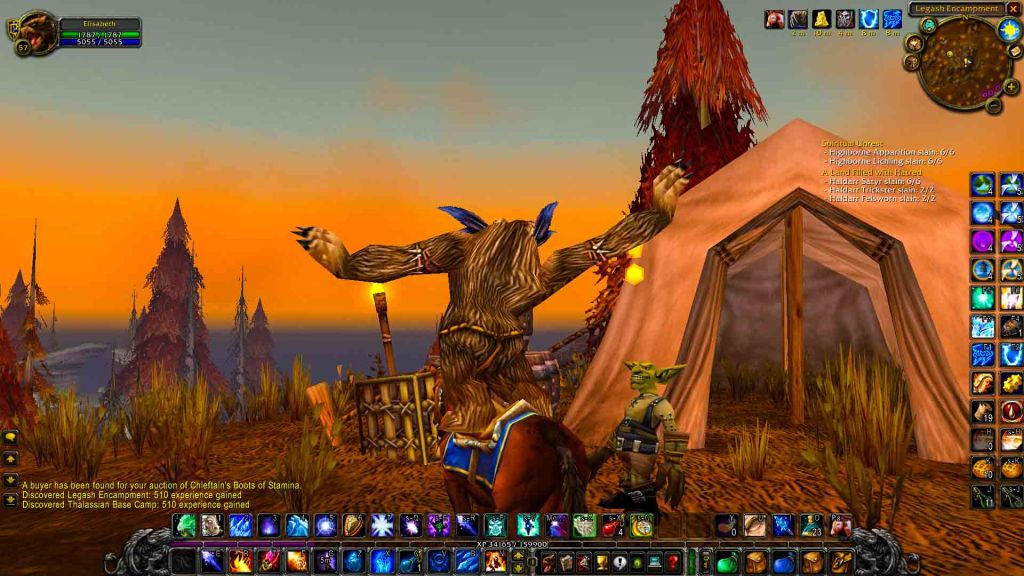Click the Legash Encampment zone name
The image size is (1024, 576).
pos(955,9)
